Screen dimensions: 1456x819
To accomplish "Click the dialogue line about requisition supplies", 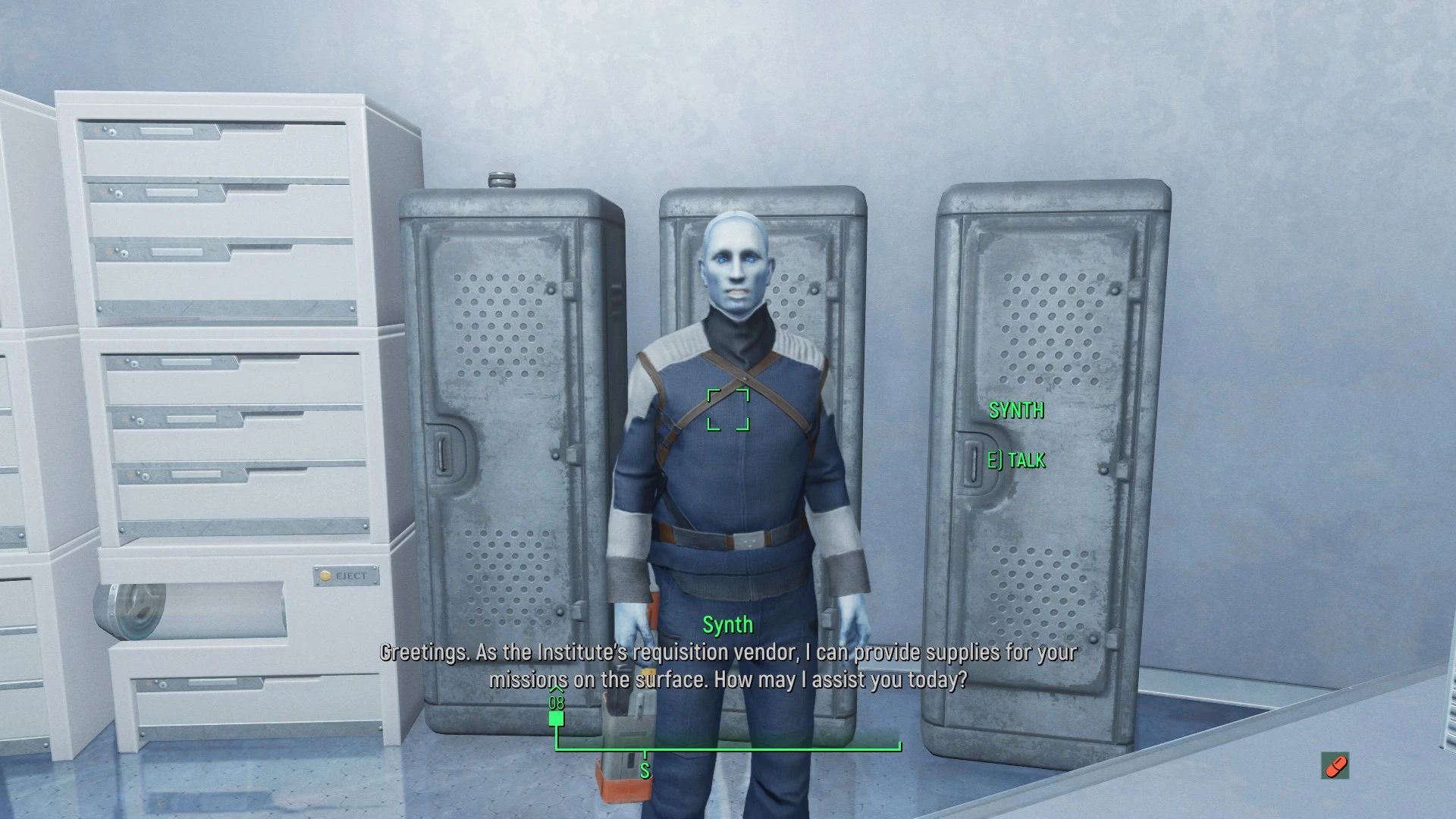I will pos(726,667).
